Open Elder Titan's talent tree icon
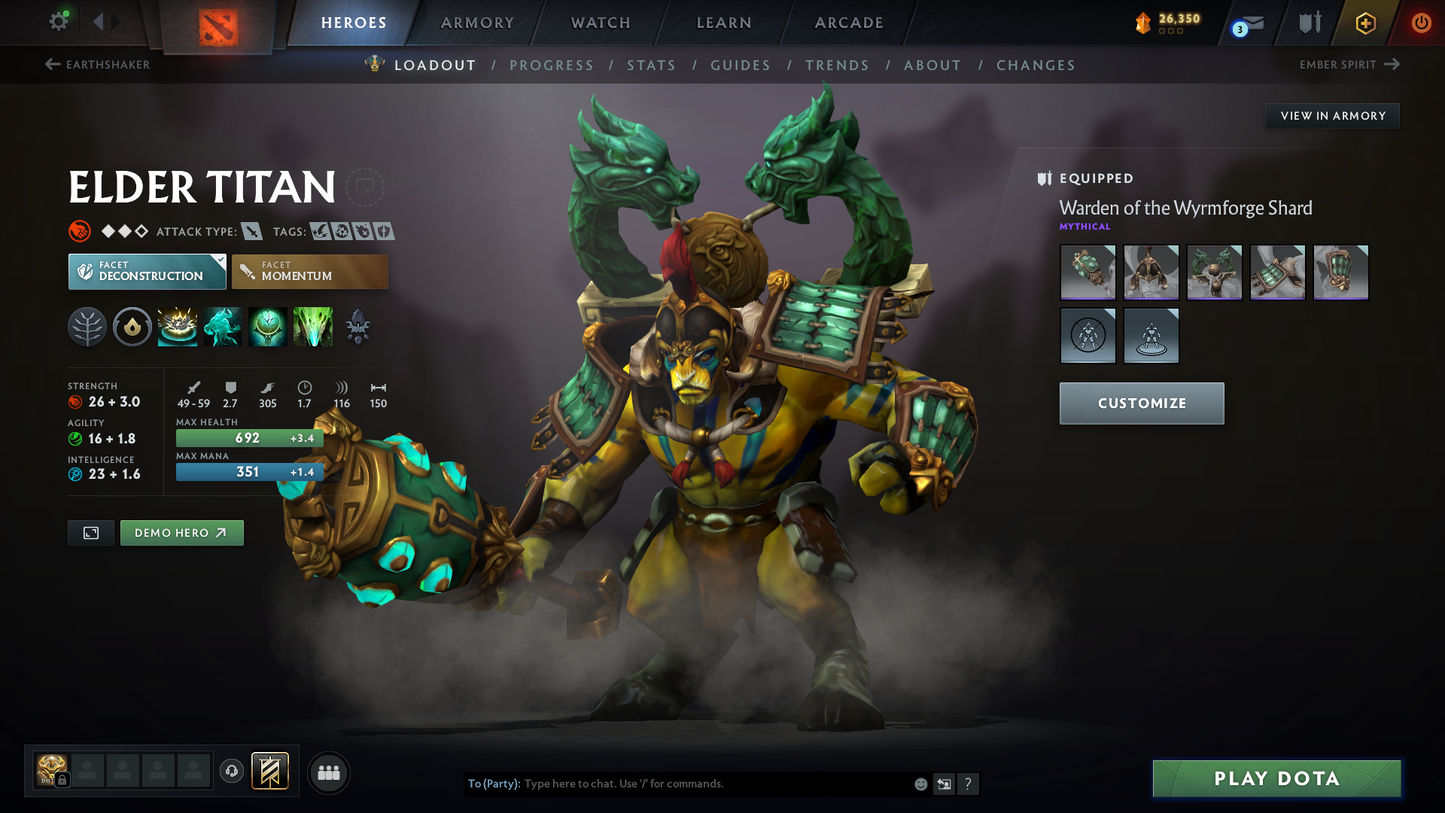The height and width of the screenshot is (813, 1445). pyautogui.click(x=87, y=327)
